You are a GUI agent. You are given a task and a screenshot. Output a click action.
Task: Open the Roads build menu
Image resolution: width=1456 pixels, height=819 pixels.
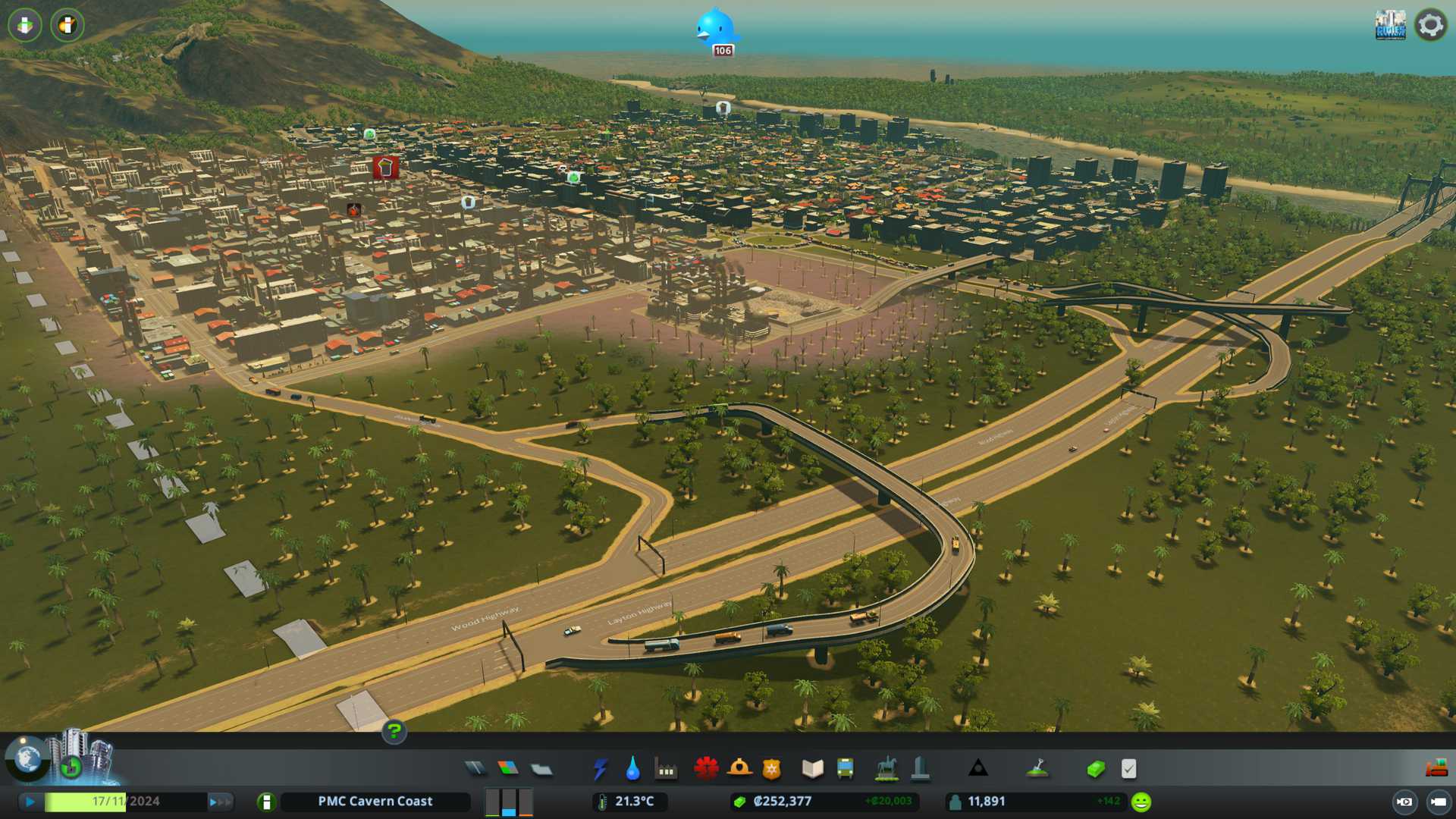(x=475, y=769)
